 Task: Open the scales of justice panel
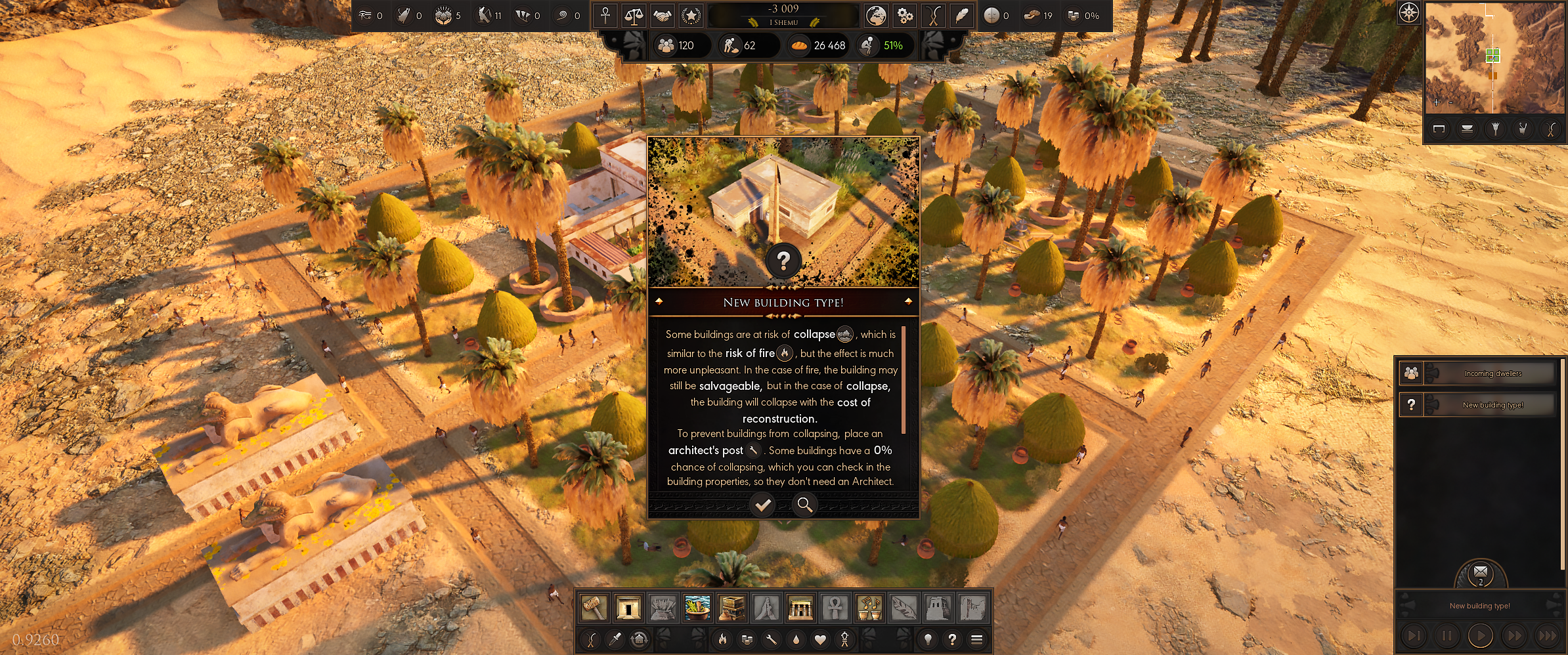pyautogui.click(x=634, y=16)
